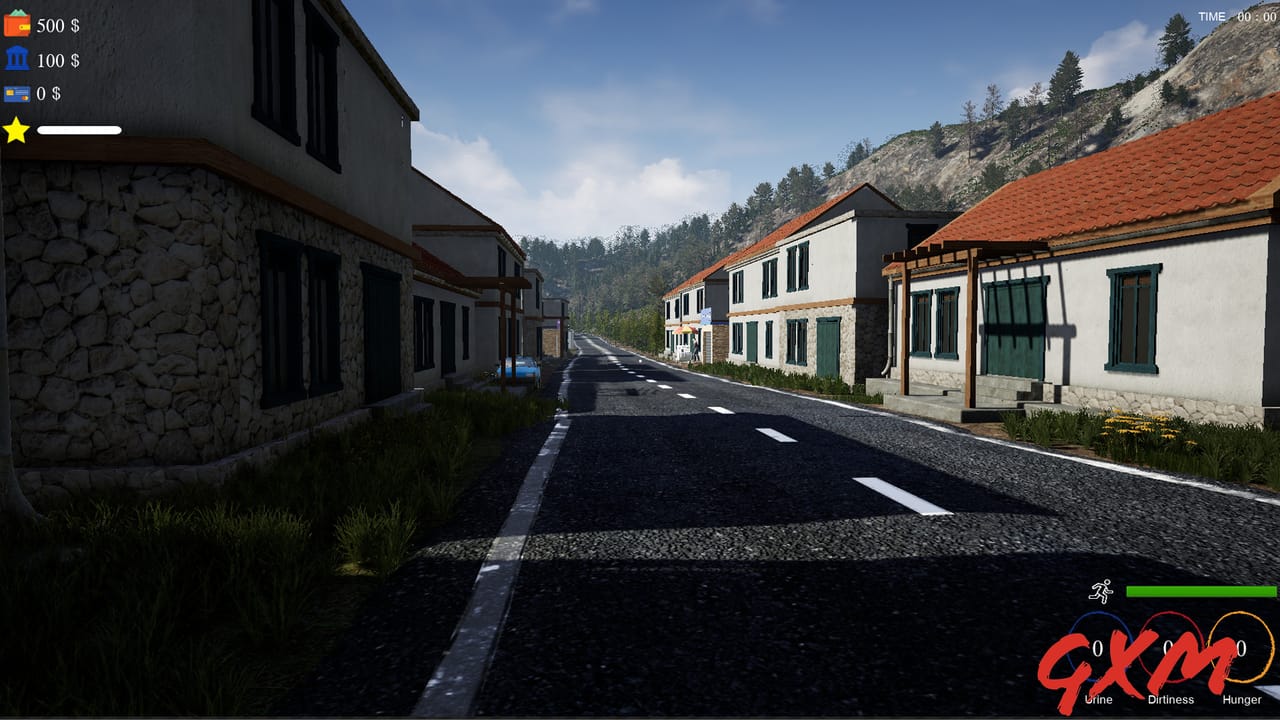Screen dimensions: 1280x720
Task: Select the blue bank building icon
Action: click(x=16, y=60)
